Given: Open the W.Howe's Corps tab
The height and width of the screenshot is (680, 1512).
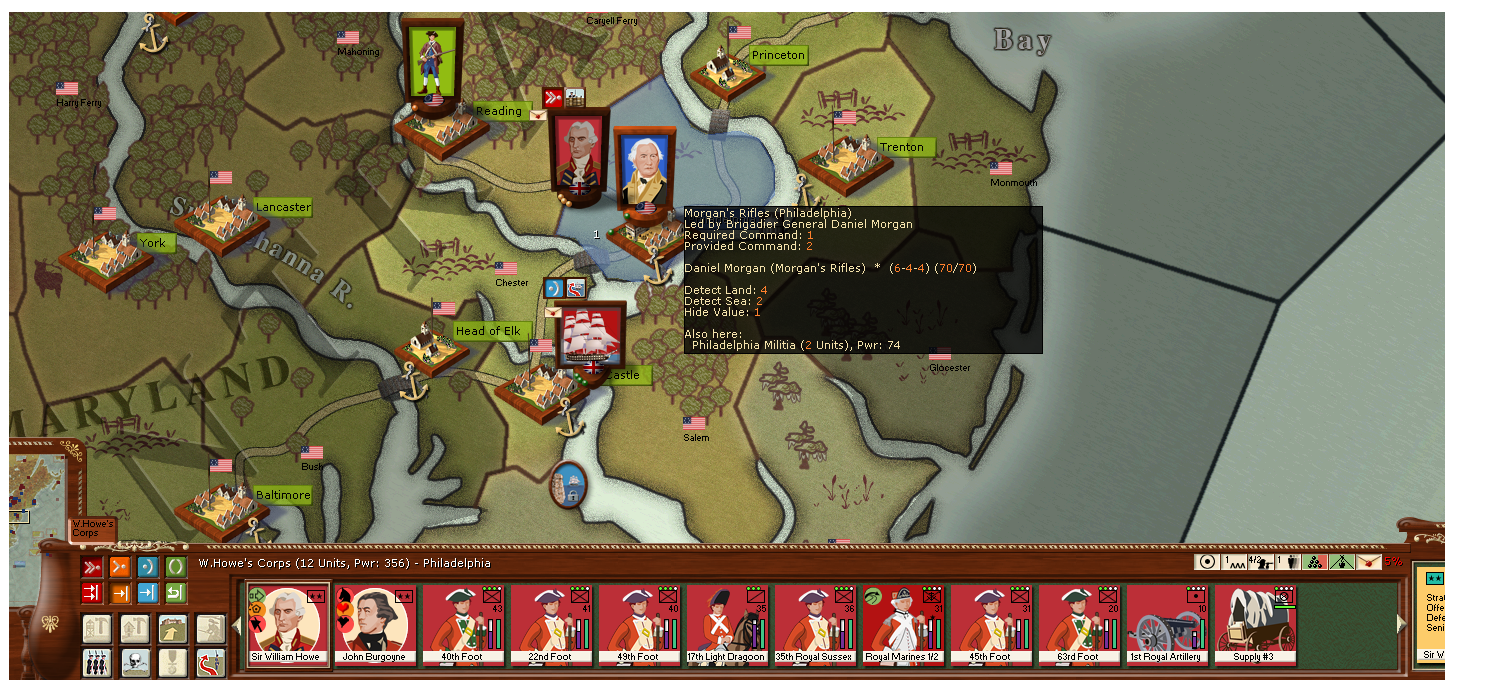Looking at the screenshot, I should (x=92, y=529).
